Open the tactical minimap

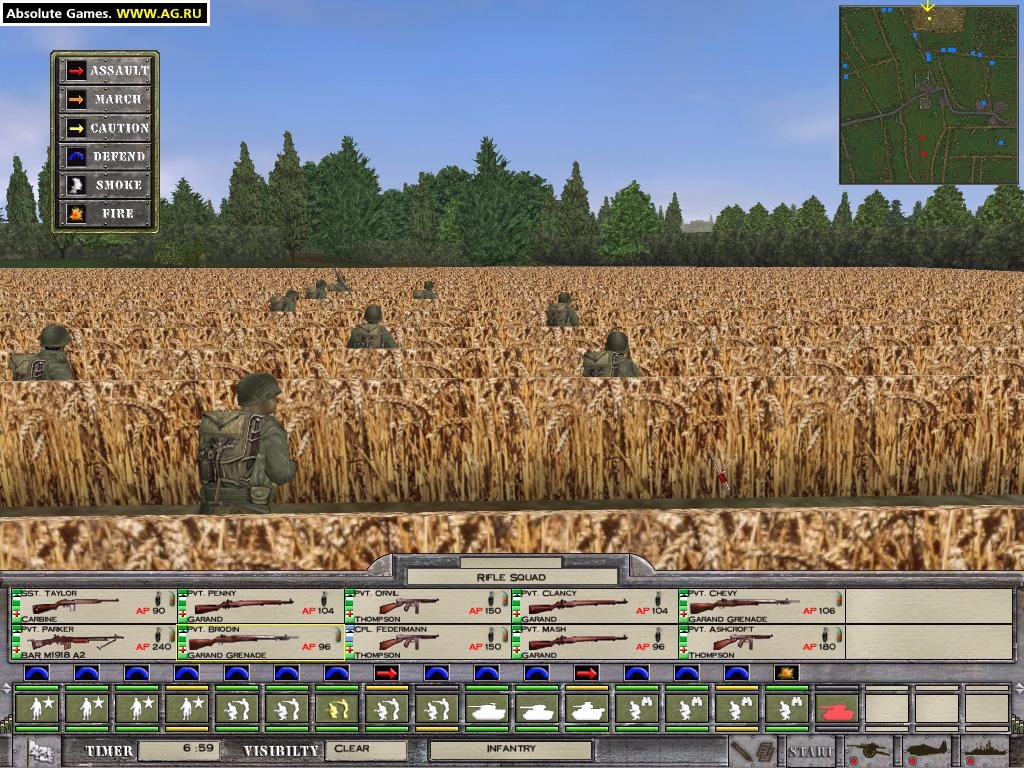(x=928, y=95)
